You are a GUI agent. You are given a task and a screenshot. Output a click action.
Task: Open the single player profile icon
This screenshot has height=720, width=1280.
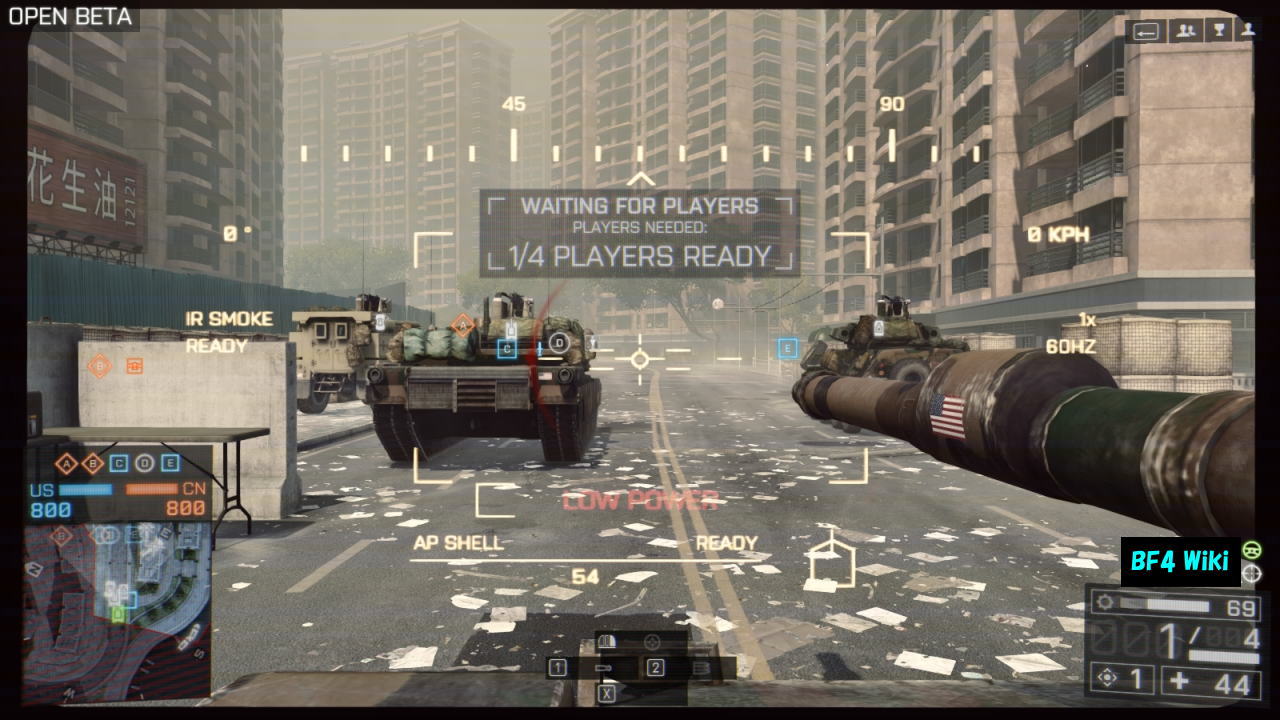[1247, 31]
